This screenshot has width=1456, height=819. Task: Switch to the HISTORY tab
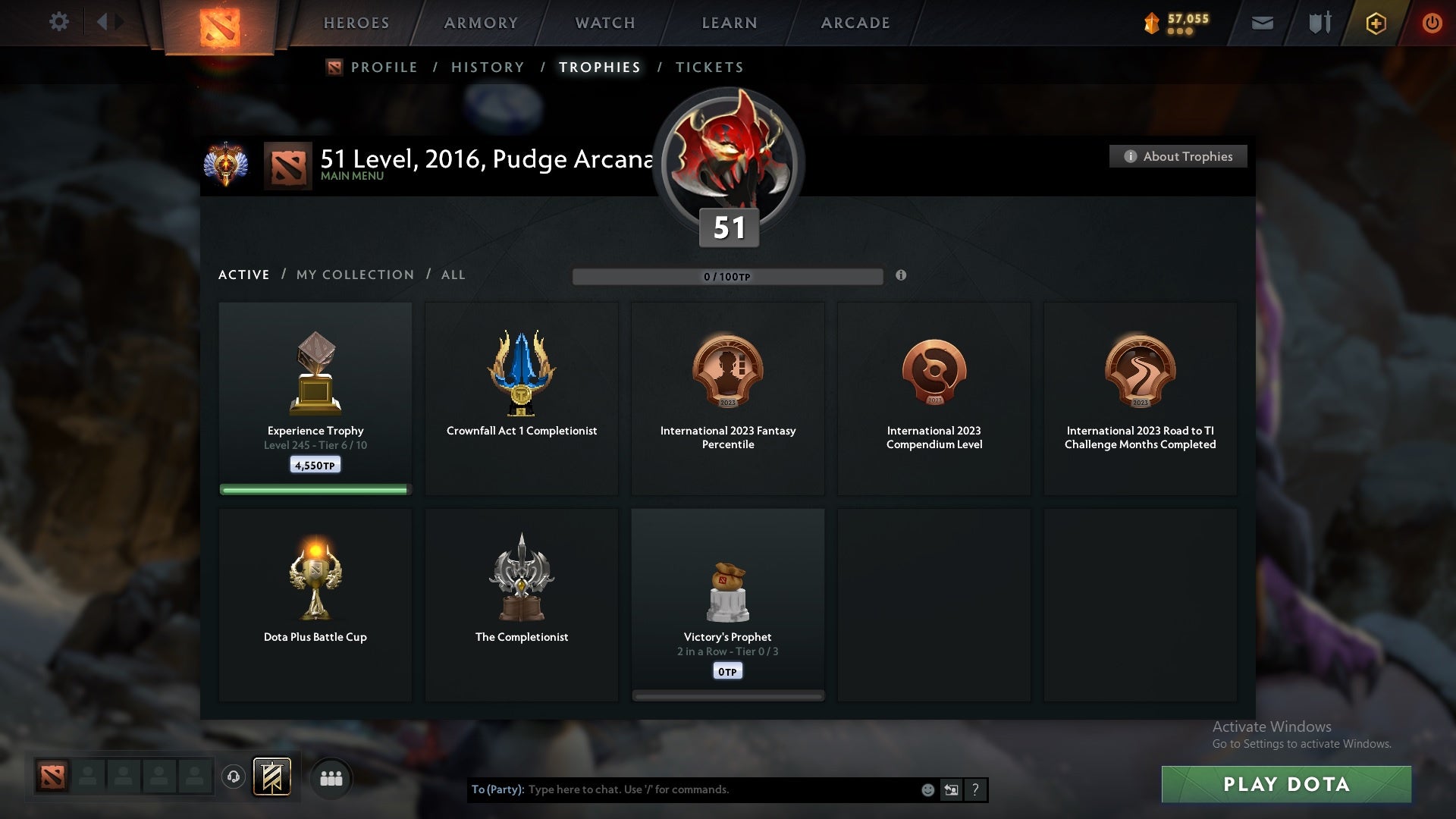[487, 67]
